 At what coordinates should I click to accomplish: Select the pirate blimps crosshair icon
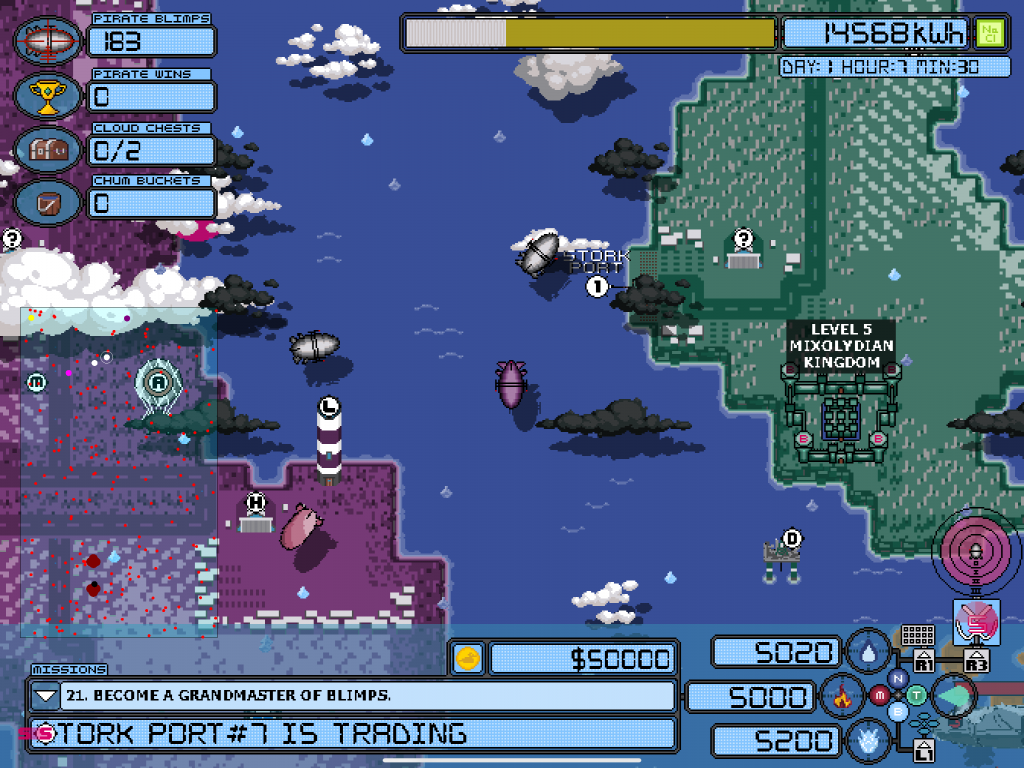[48, 41]
